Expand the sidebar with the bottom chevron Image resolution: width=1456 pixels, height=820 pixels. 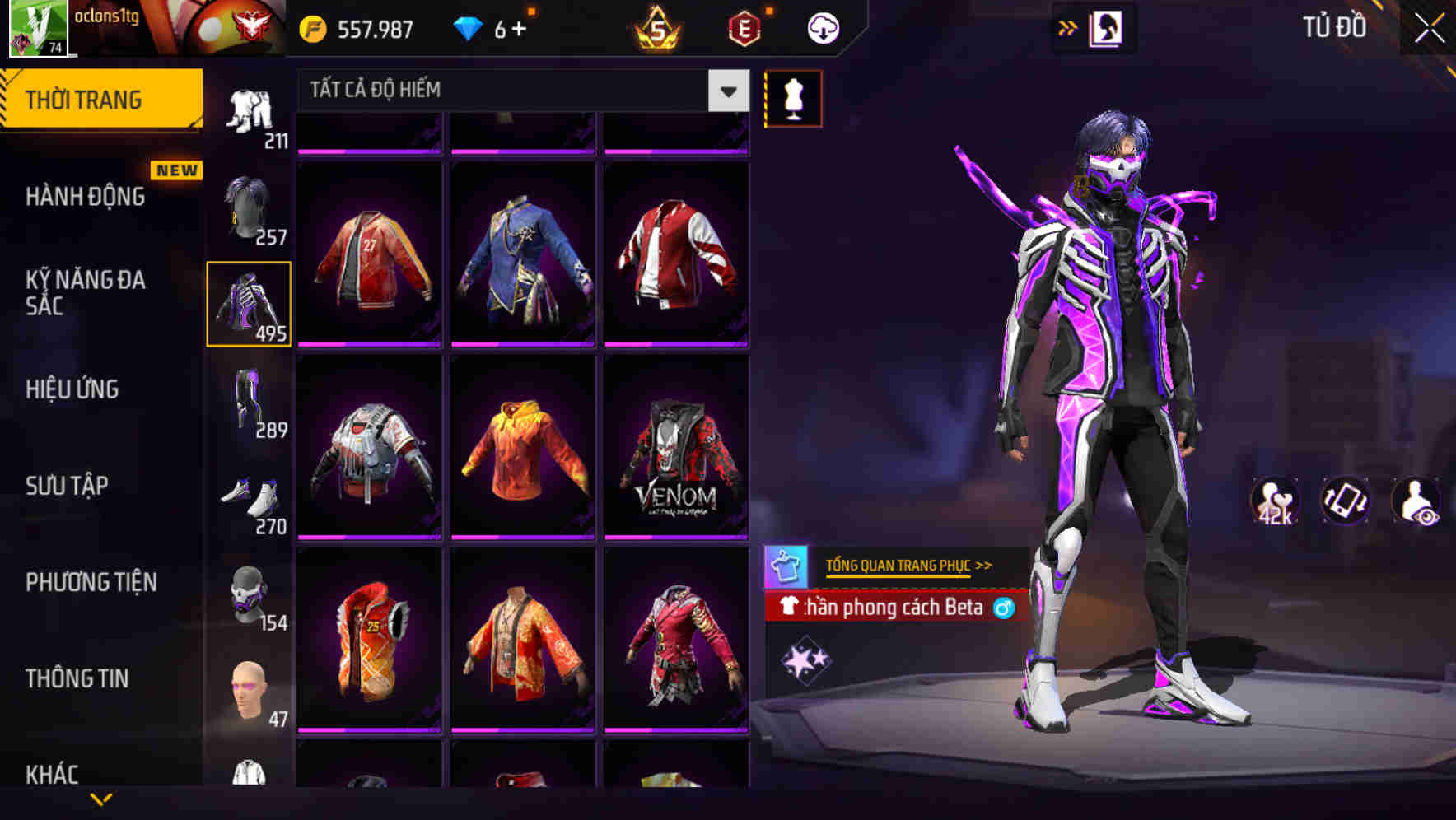click(100, 800)
